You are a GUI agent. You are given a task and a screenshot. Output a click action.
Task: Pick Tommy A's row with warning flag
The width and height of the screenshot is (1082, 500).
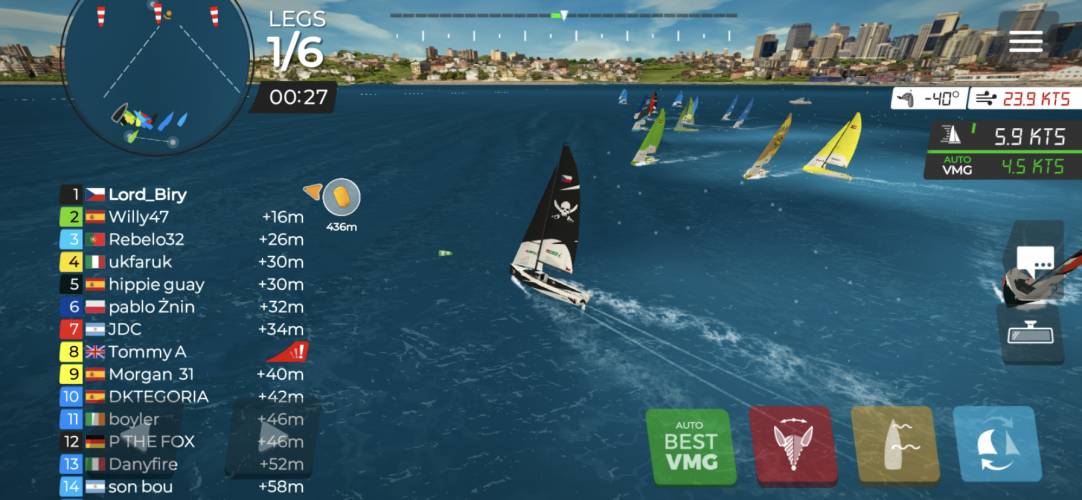pyautogui.click(x=147, y=351)
